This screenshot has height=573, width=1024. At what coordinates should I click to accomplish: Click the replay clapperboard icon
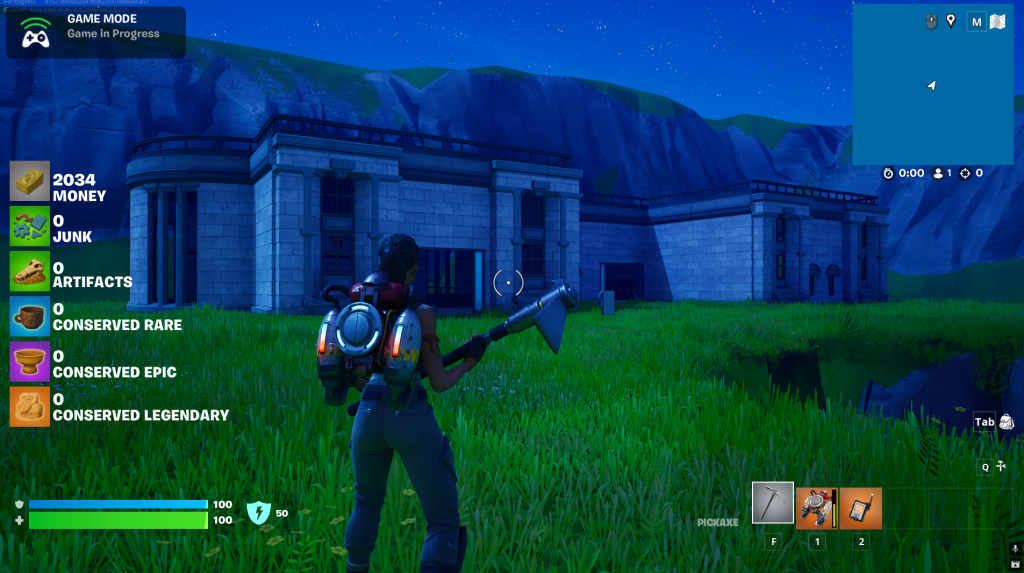coord(1015,564)
